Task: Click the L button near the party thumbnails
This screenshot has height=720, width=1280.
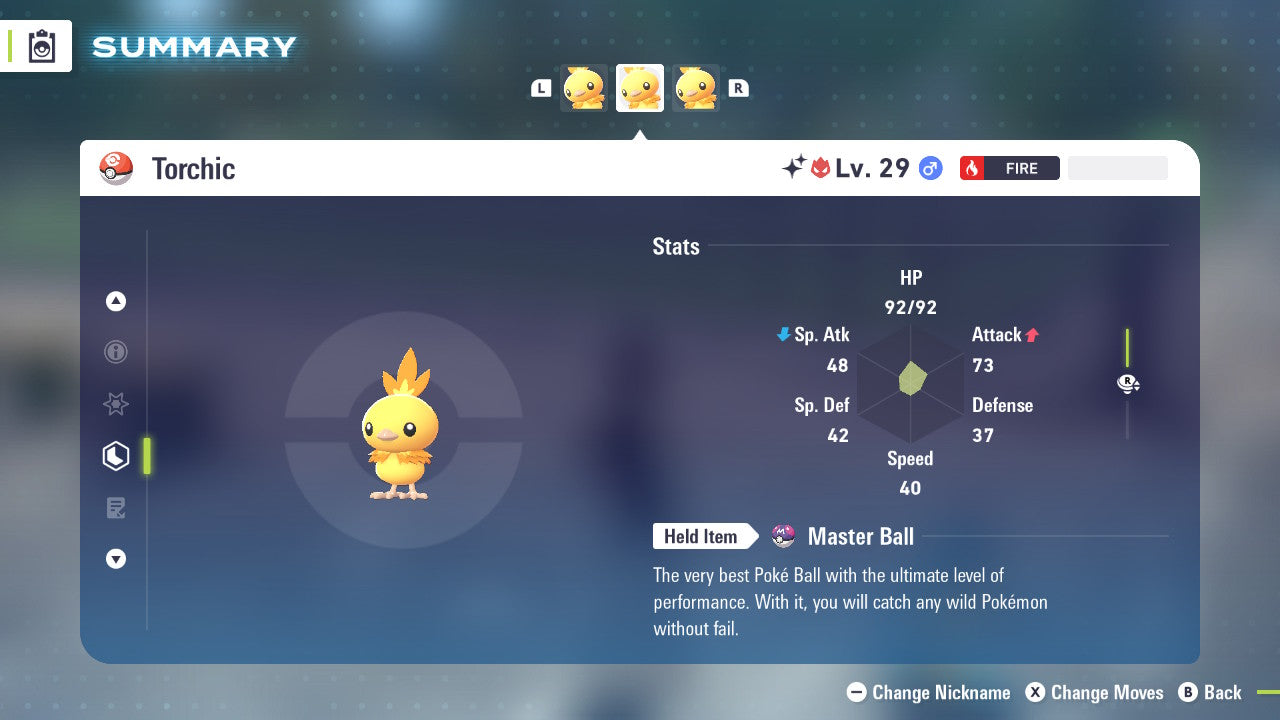Action: (x=540, y=88)
